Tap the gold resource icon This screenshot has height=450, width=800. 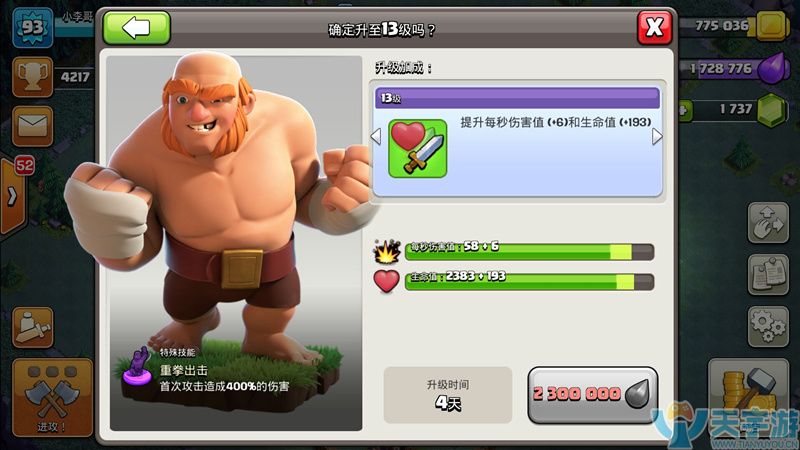pyautogui.click(x=773, y=26)
